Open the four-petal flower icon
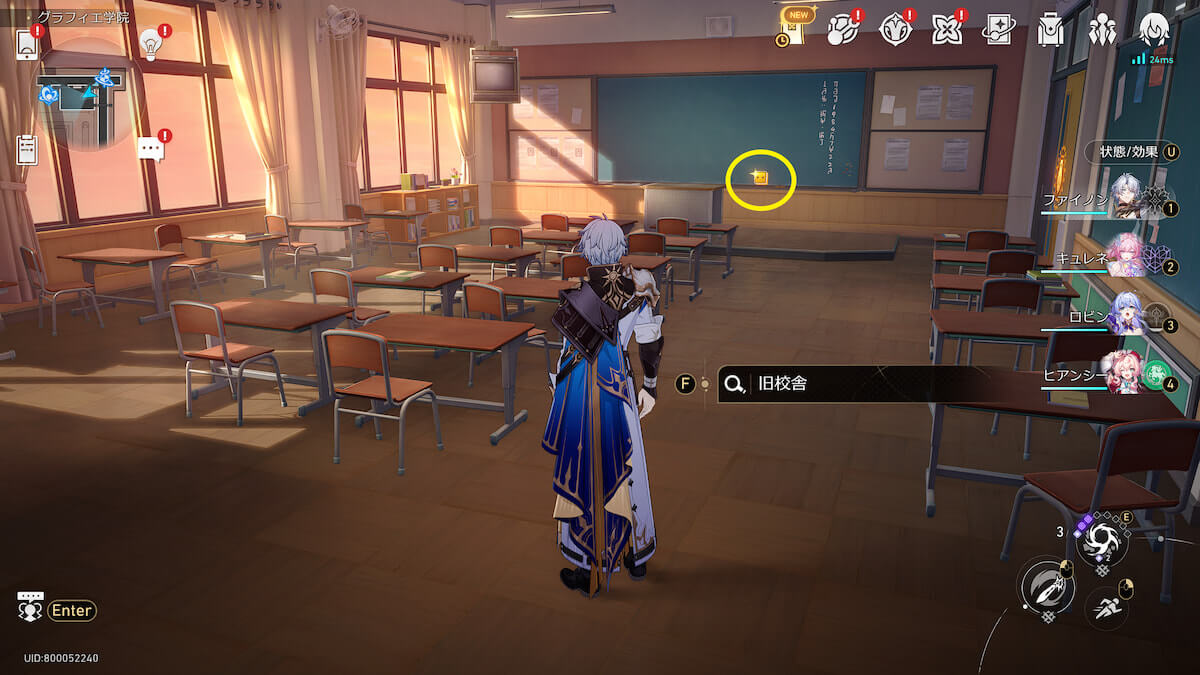 coord(946,30)
